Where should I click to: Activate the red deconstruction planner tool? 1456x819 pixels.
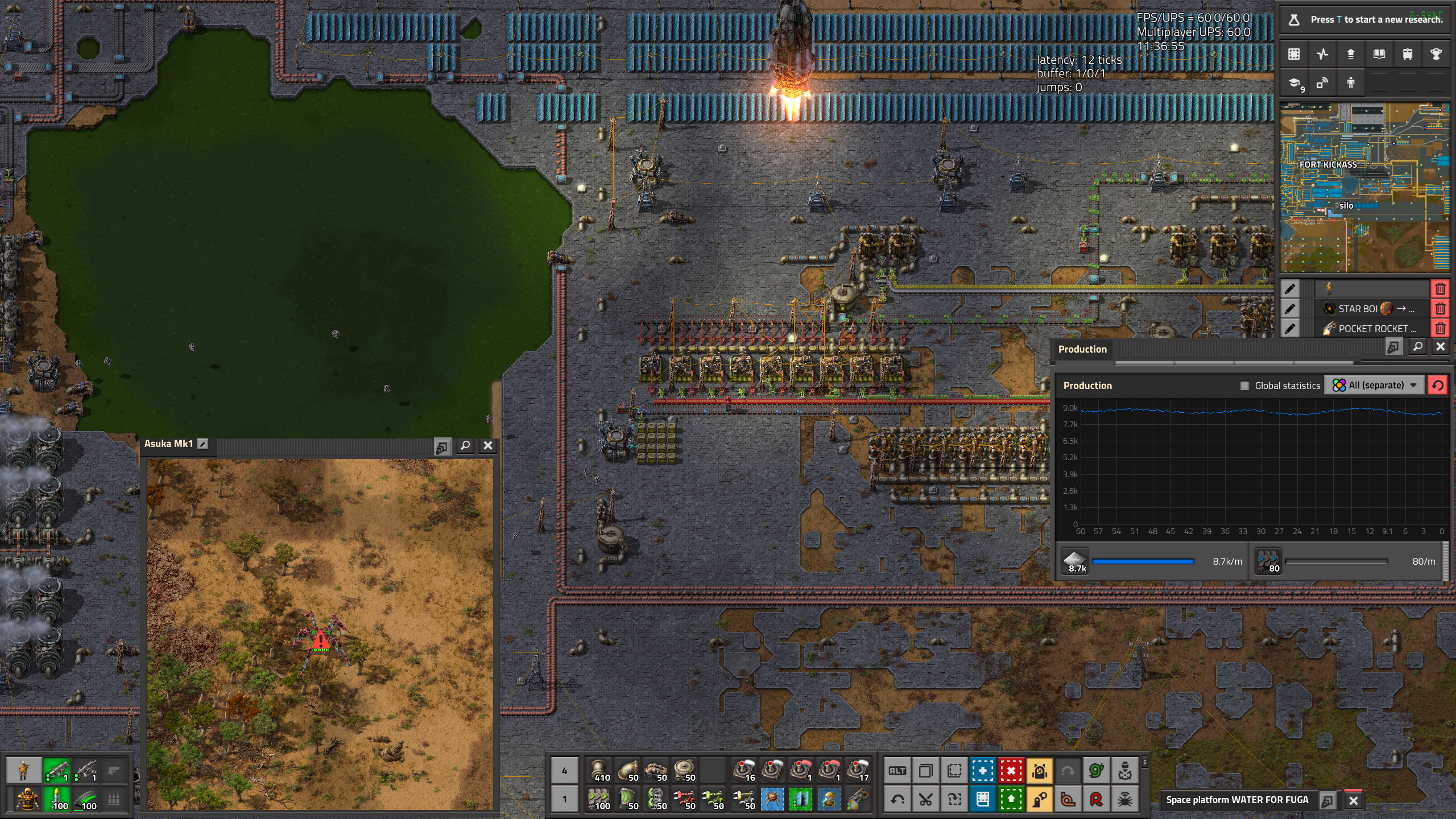click(x=1011, y=771)
